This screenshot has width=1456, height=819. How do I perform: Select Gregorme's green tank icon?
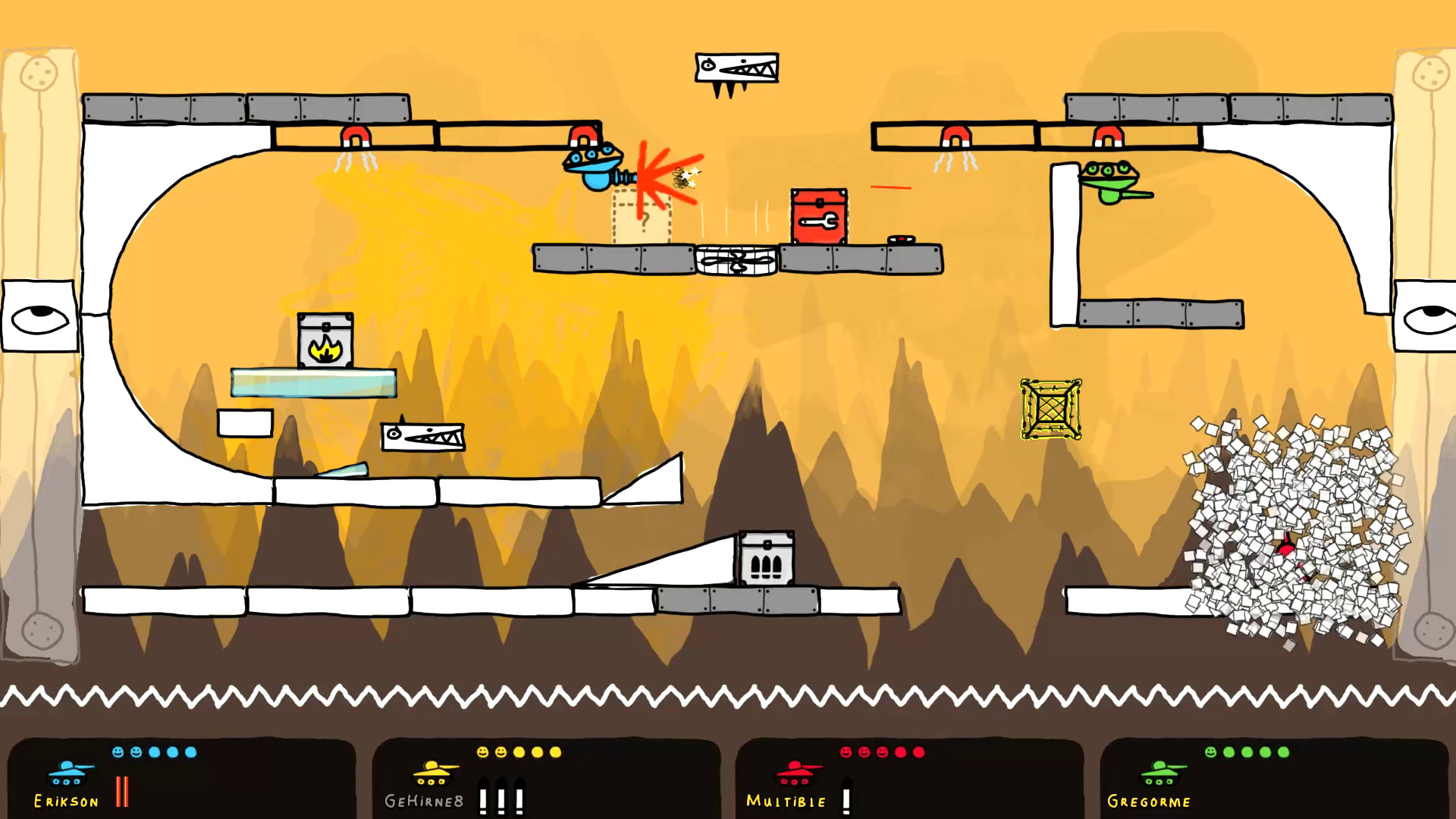(1159, 775)
